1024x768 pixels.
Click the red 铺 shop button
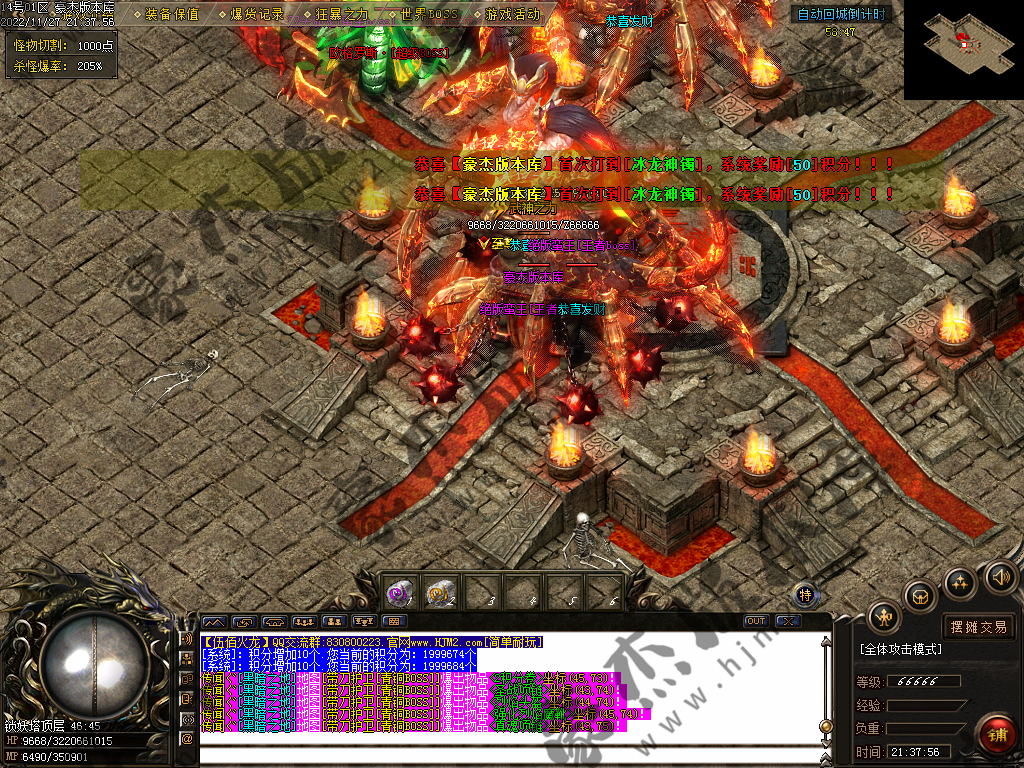[997, 735]
